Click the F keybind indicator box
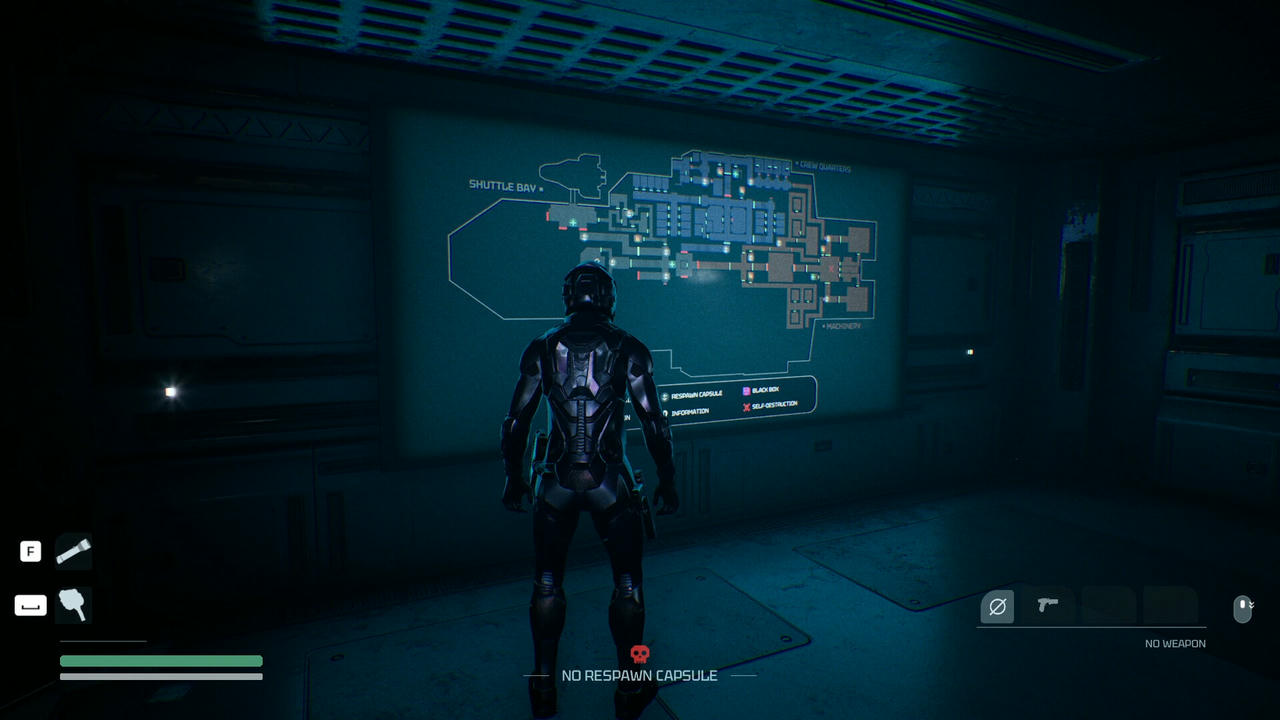The image size is (1280, 720). (30, 551)
